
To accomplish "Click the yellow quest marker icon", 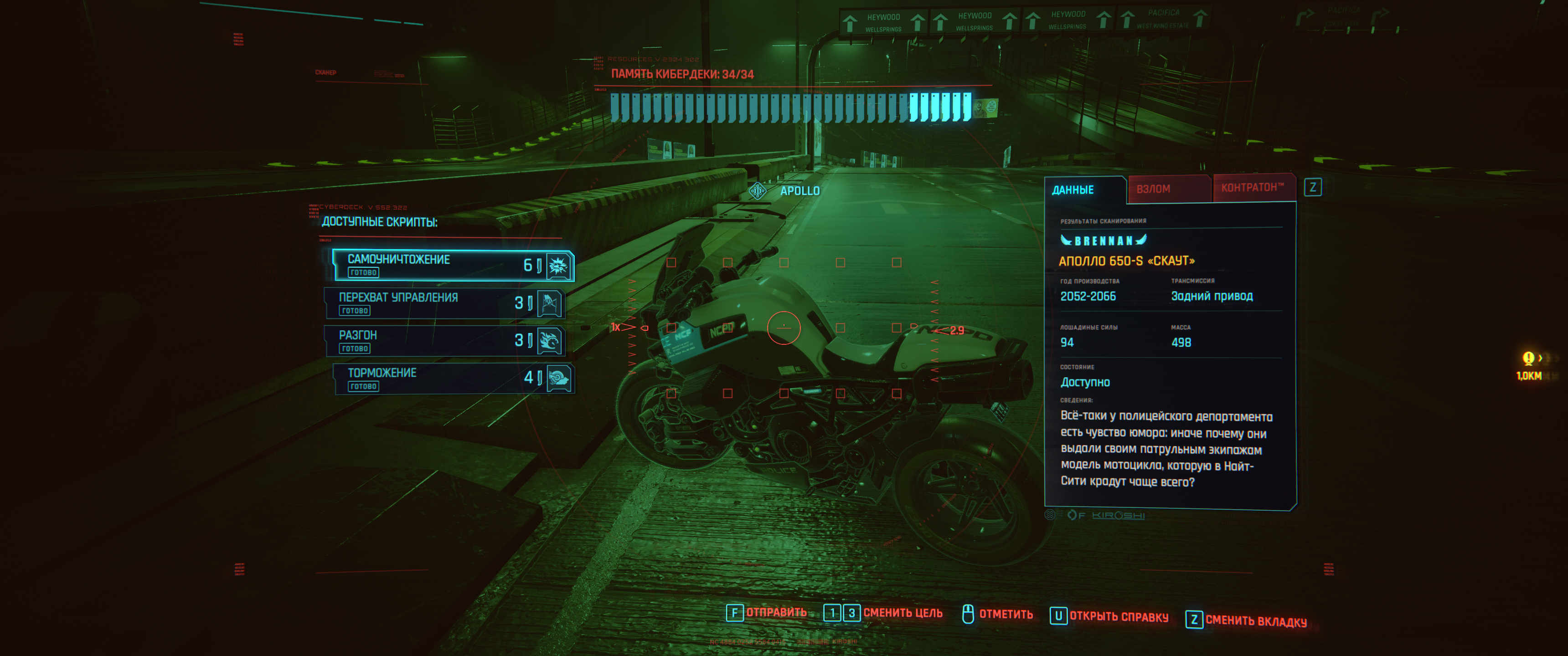I will [x=1528, y=358].
